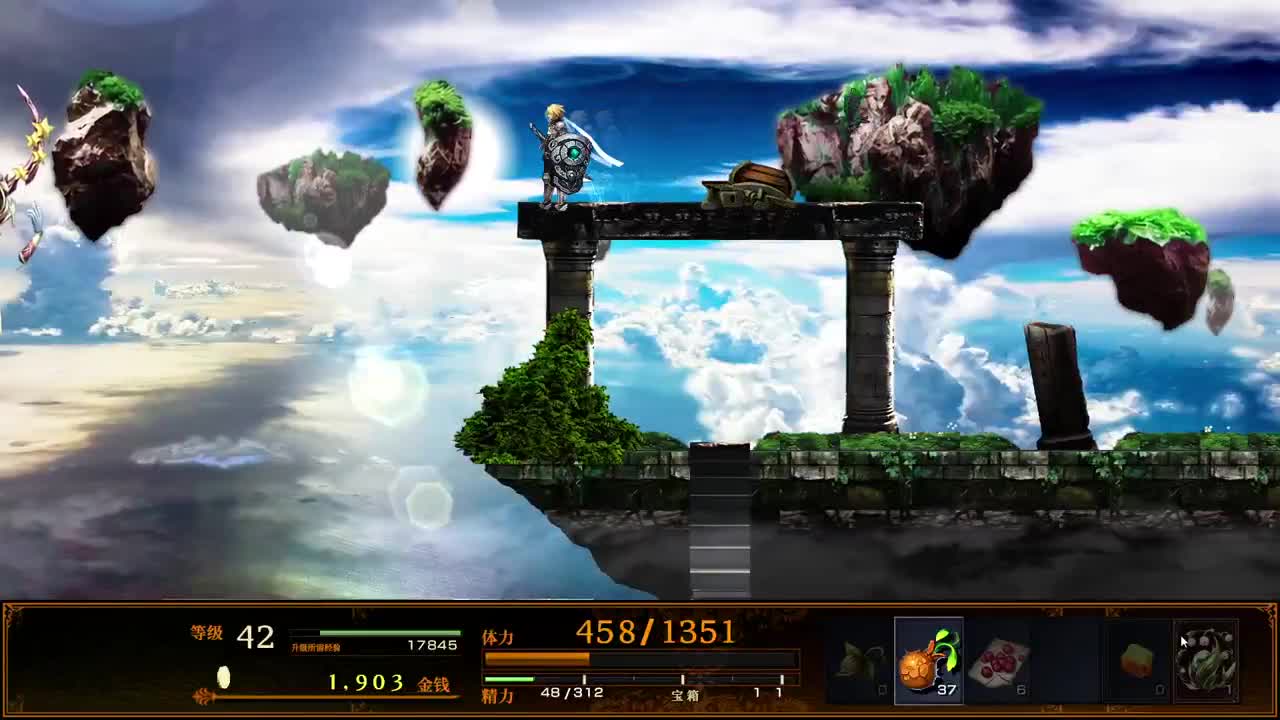Click the 升级所需经验 experience text
The image size is (1280, 720).
(317, 645)
